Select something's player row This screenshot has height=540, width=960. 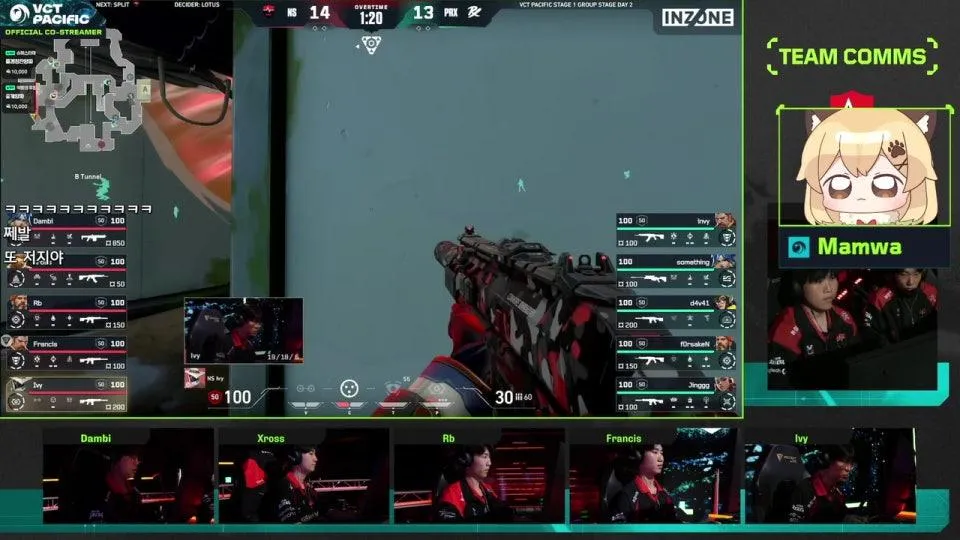tap(676, 271)
